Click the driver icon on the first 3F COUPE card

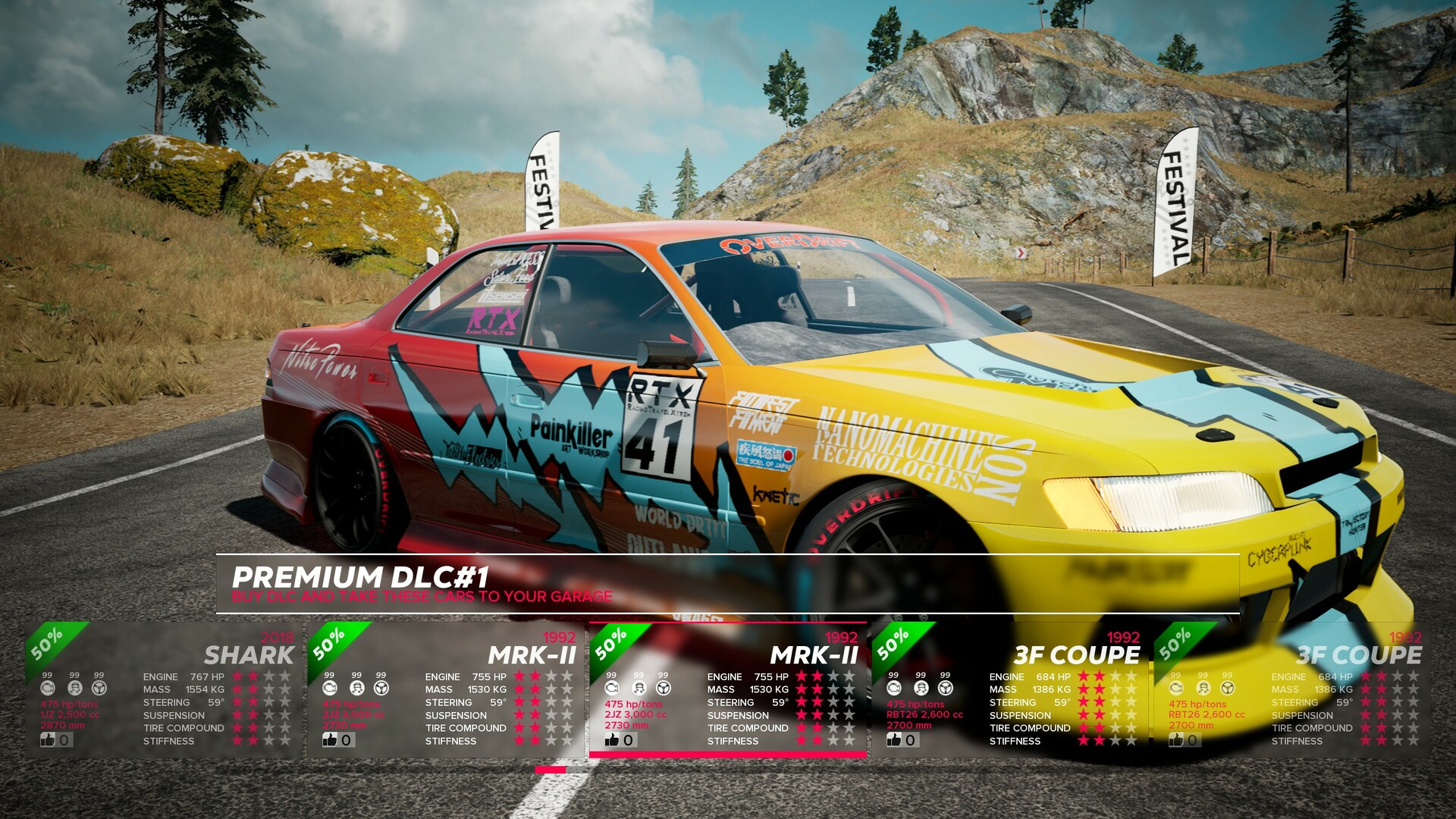point(921,688)
